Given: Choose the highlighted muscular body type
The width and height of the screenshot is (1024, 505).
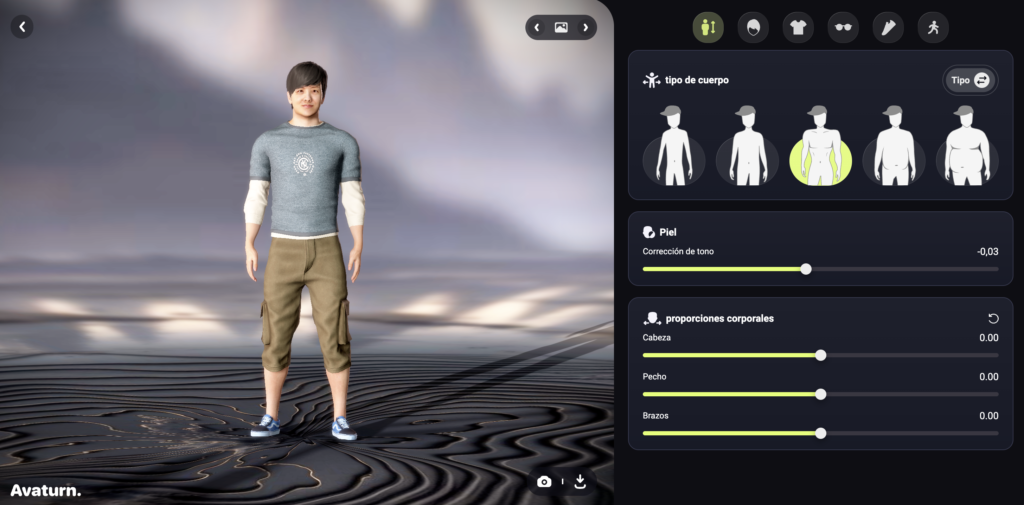Looking at the screenshot, I should [820, 147].
